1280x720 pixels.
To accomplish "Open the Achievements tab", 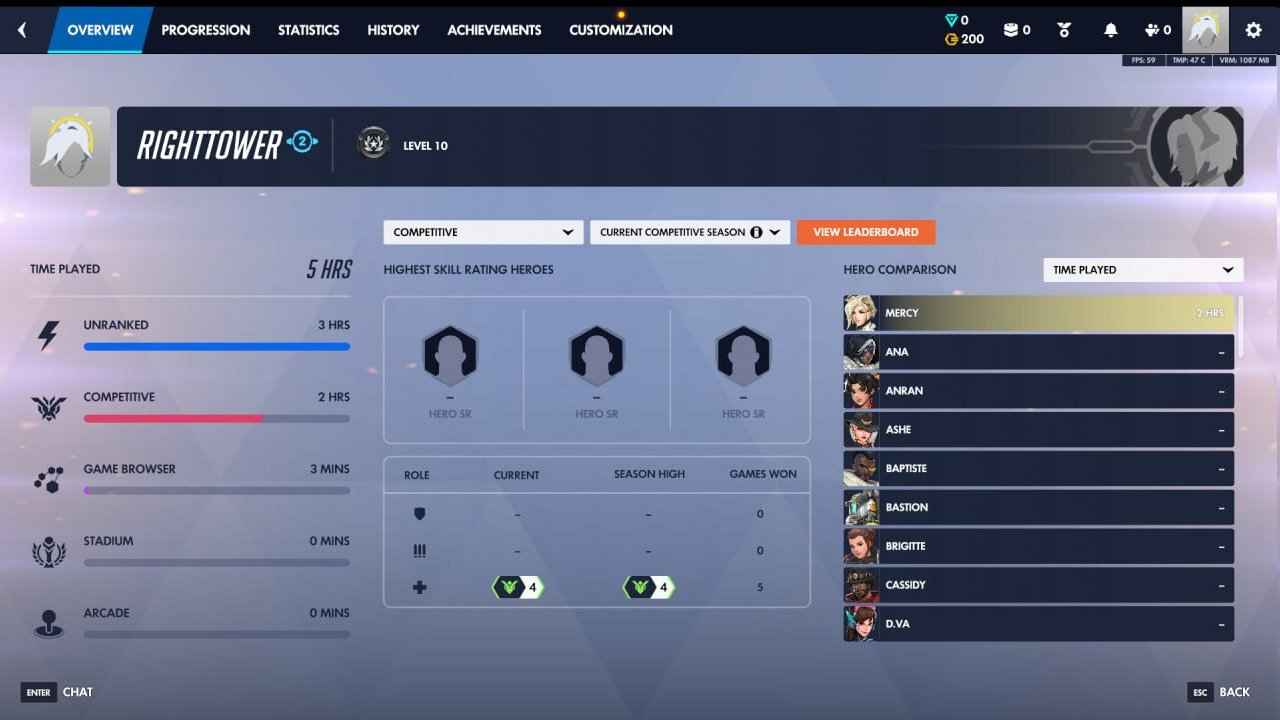I will pos(494,29).
